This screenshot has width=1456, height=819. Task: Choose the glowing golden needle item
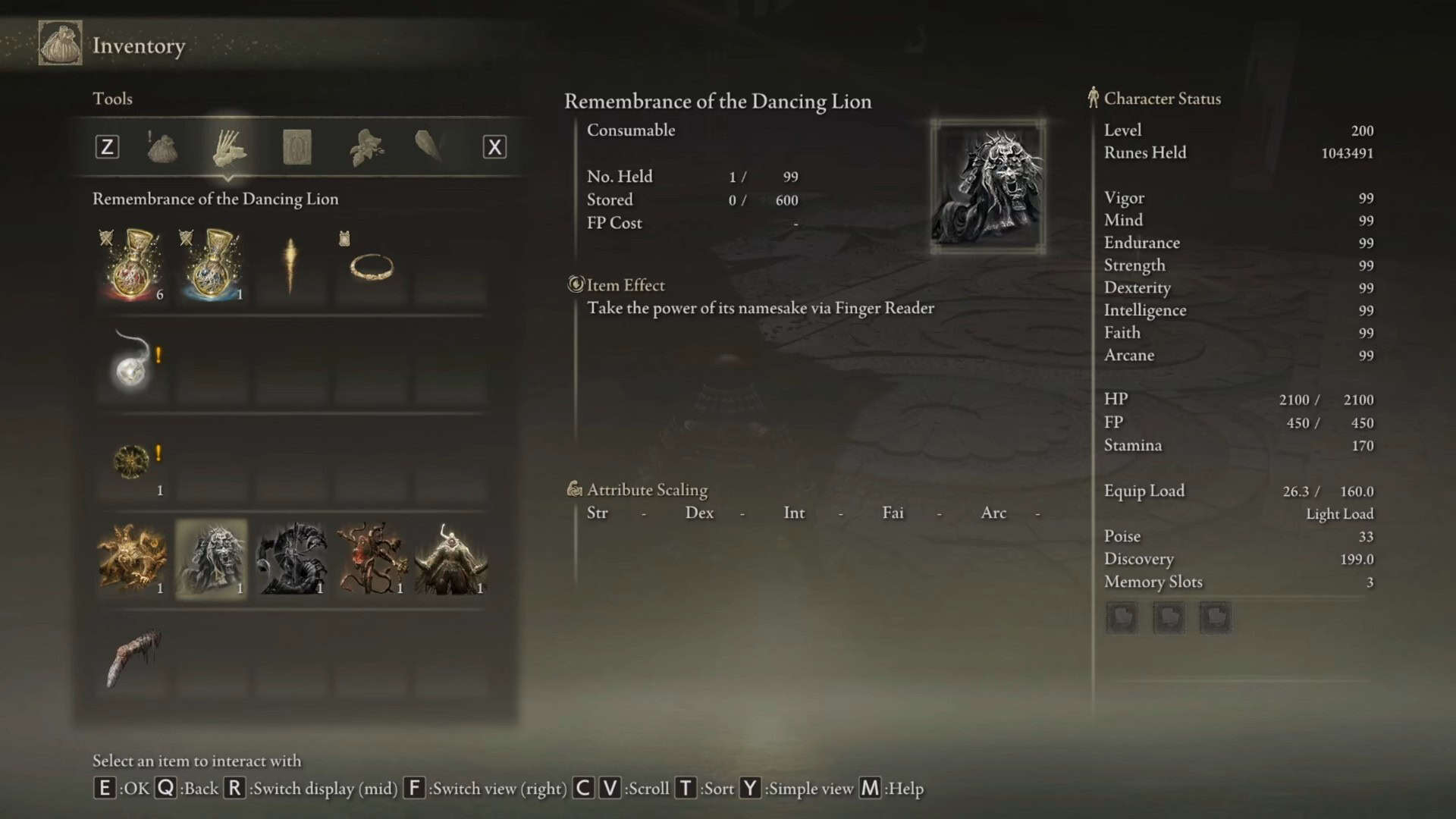290,265
